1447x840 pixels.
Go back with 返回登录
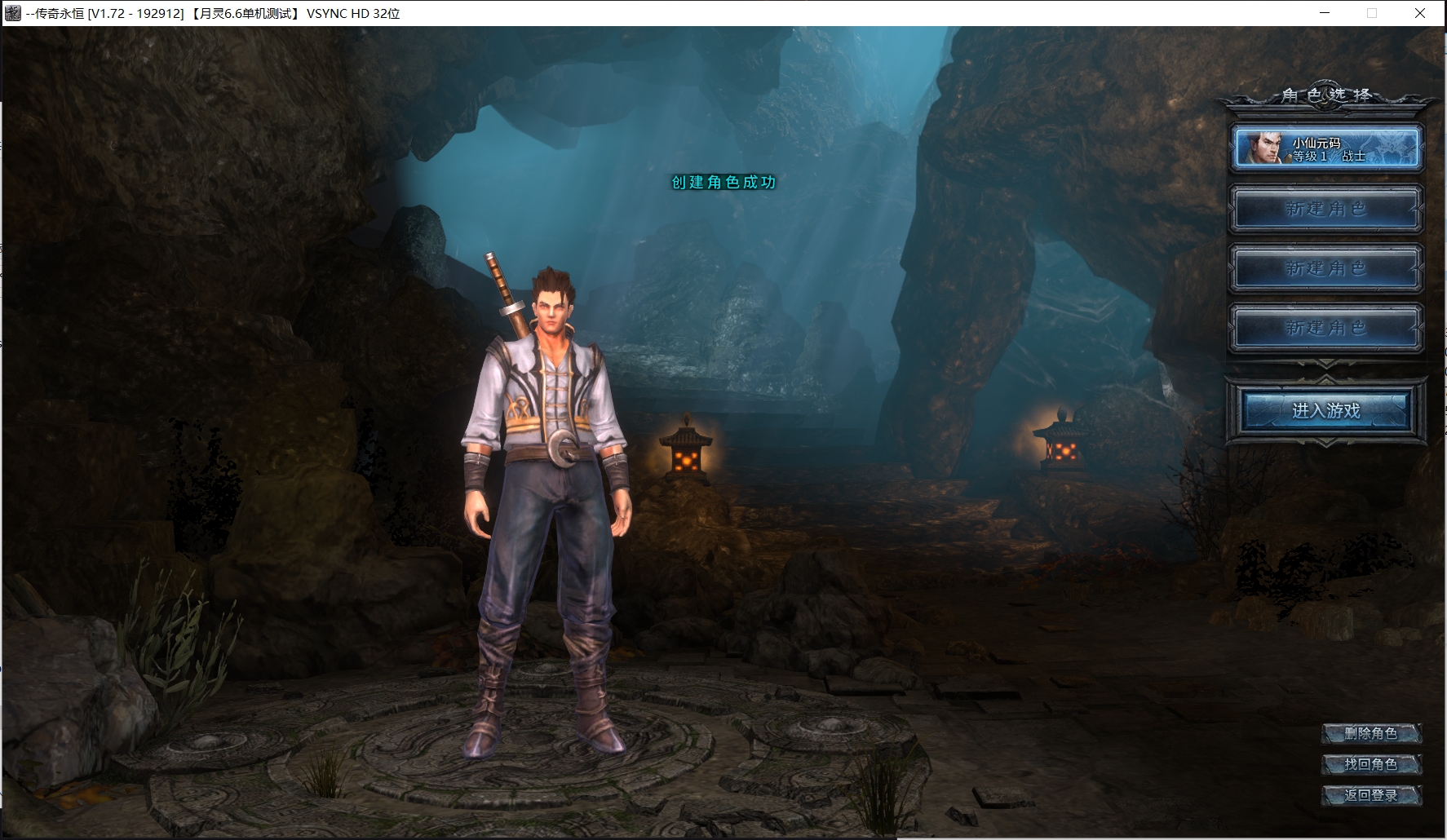(1371, 795)
